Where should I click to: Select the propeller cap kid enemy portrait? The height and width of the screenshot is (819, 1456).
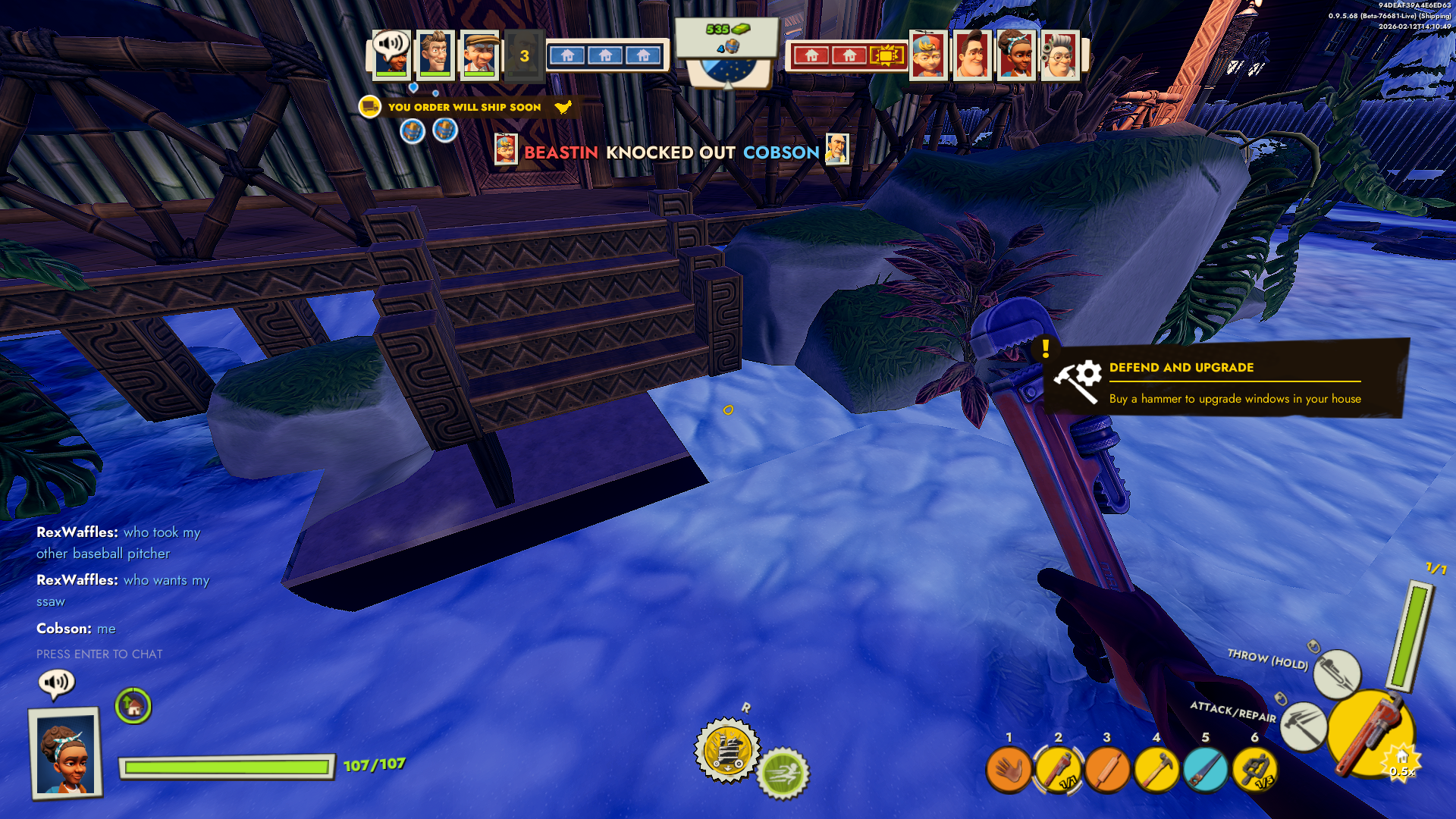coord(927,55)
